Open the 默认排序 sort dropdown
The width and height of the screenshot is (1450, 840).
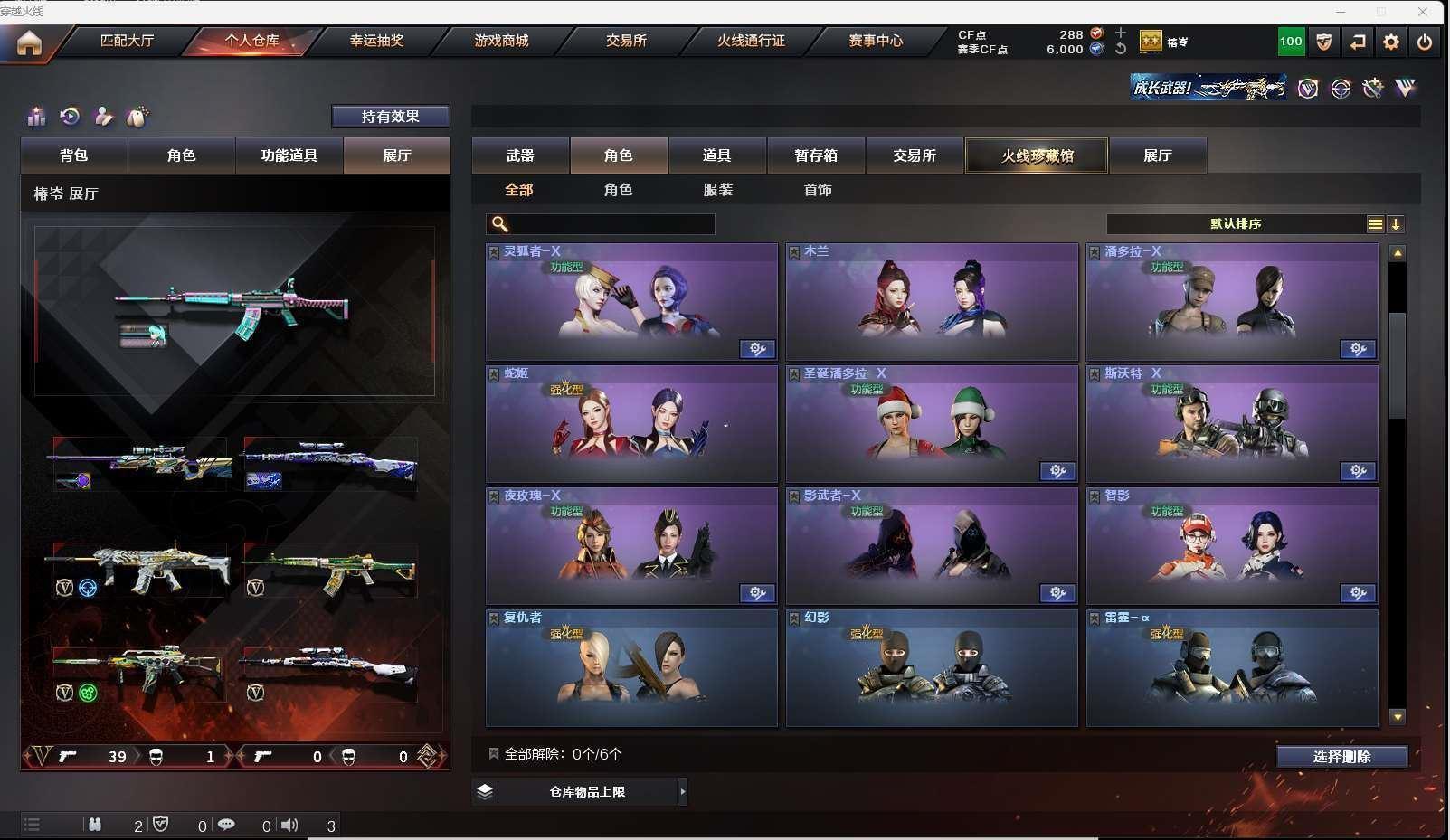1236,224
